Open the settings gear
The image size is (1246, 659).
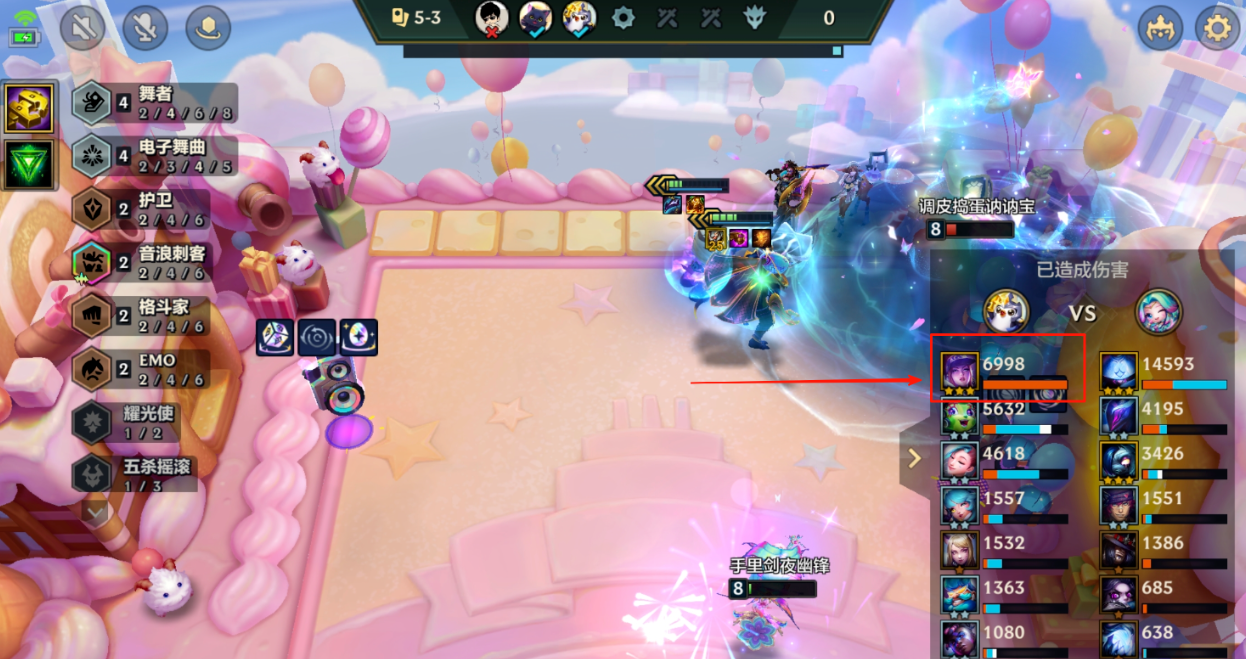click(1217, 28)
